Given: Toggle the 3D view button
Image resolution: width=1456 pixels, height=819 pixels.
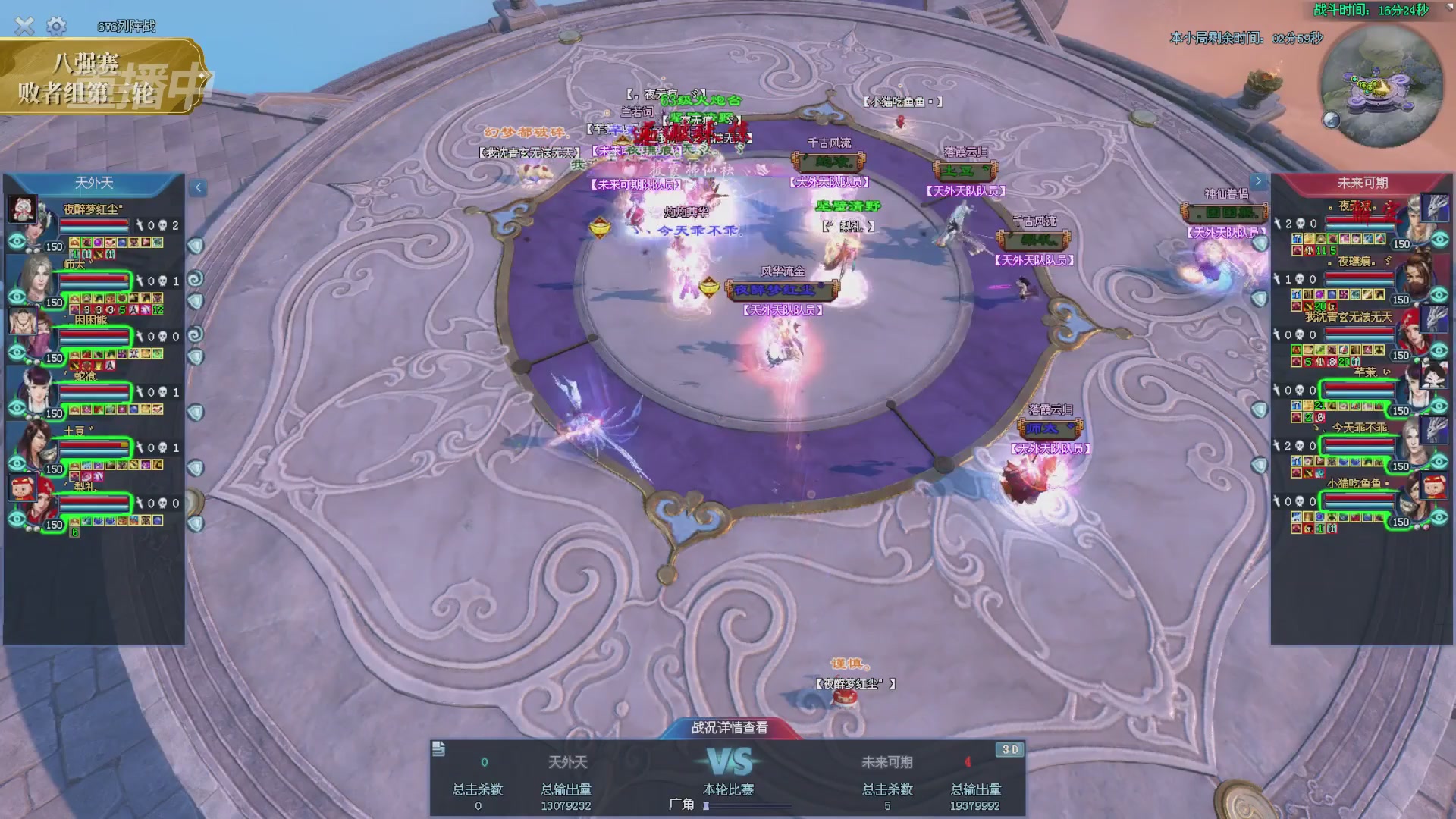Looking at the screenshot, I should (1010, 750).
